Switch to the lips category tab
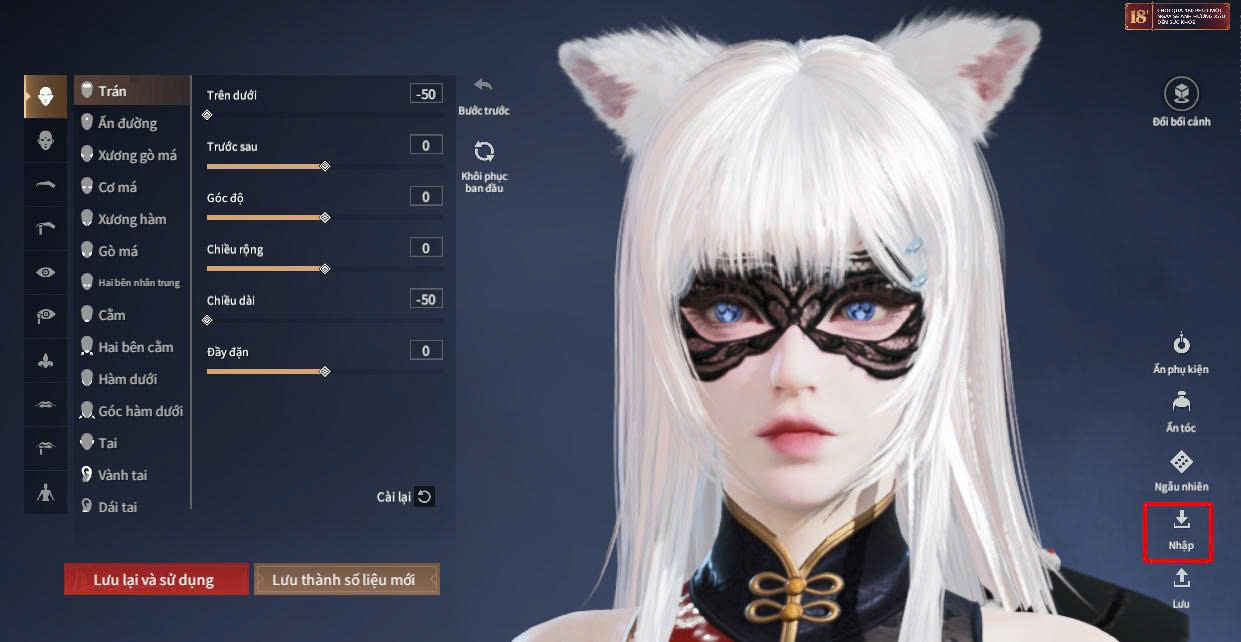 [x=46, y=403]
